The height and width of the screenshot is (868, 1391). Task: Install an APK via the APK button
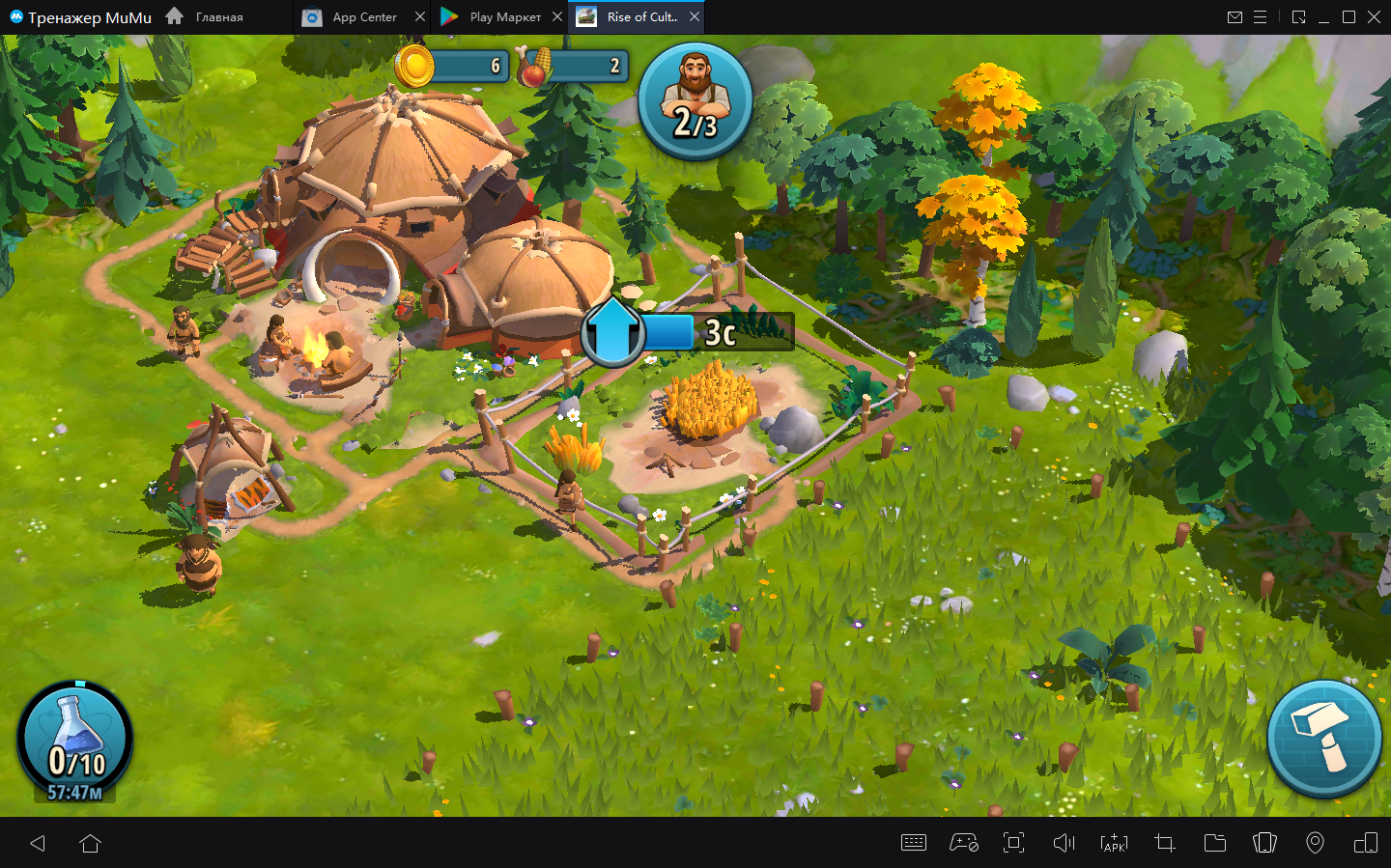pyautogui.click(x=1114, y=843)
